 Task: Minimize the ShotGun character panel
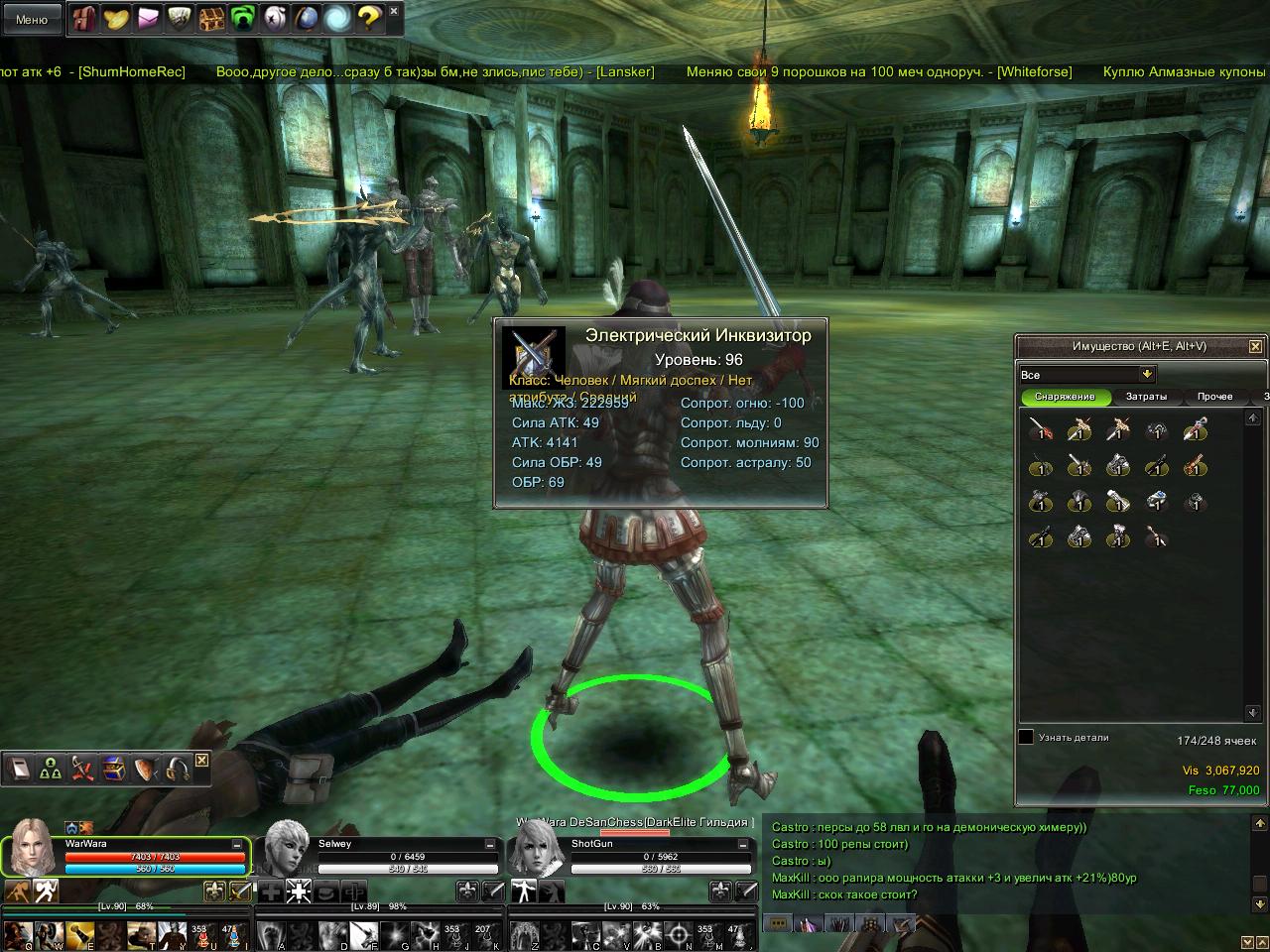(x=744, y=845)
